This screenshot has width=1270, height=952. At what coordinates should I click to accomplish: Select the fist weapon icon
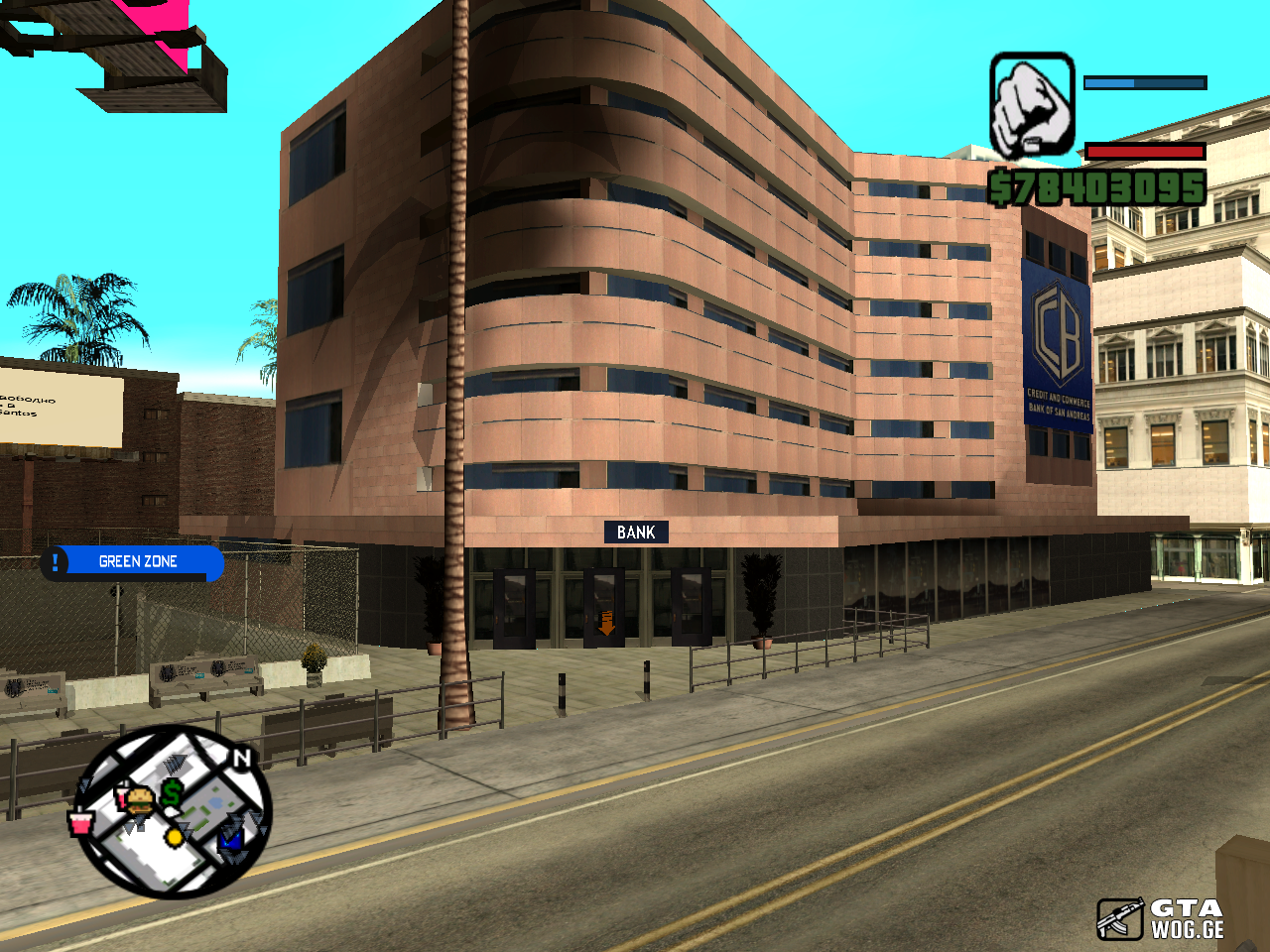(x=1032, y=105)
